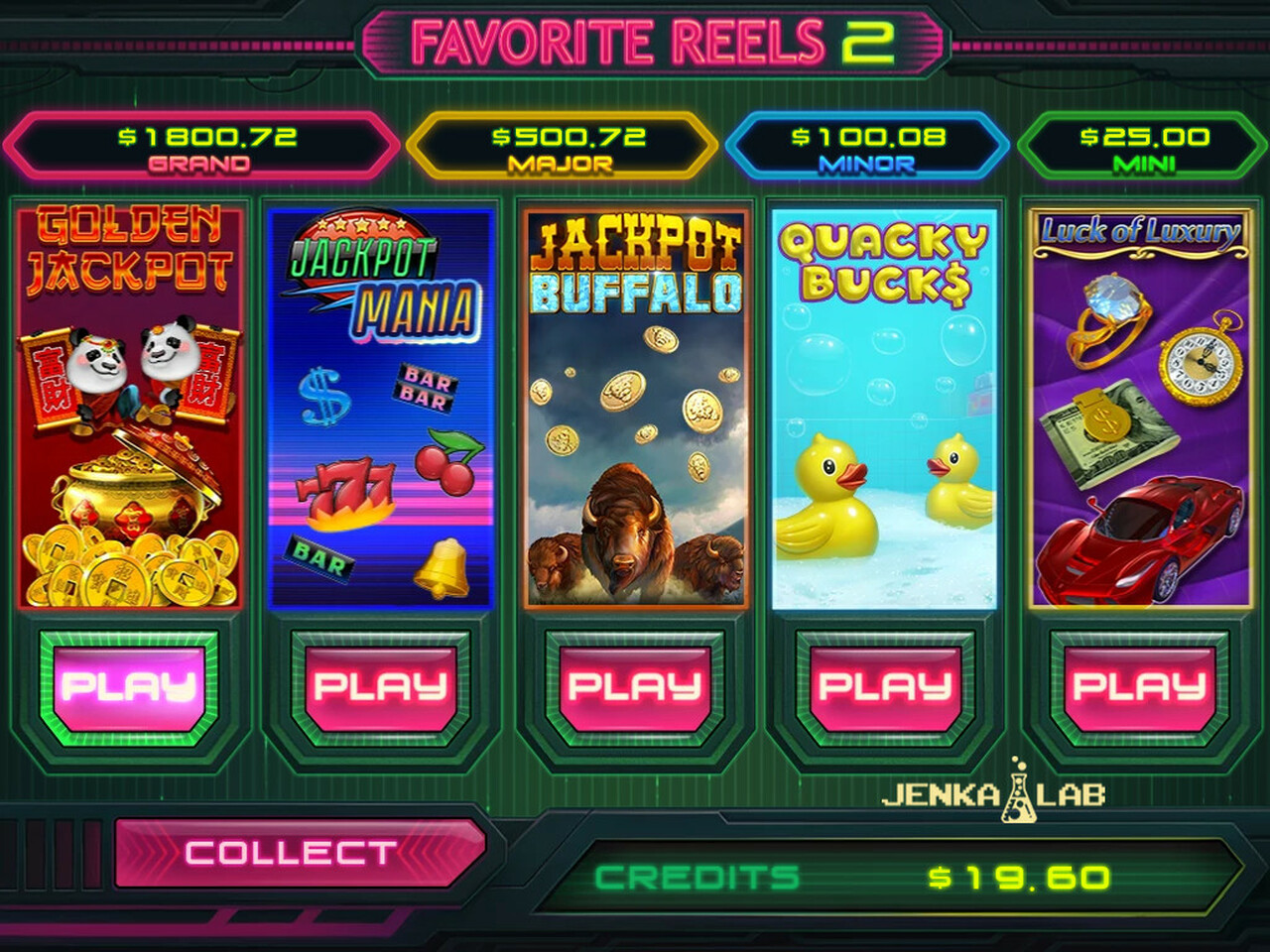Pick the Quacky Bucks rubber duck tile
This screenshot has width=1270, height=952.
(x=884, y=407)
